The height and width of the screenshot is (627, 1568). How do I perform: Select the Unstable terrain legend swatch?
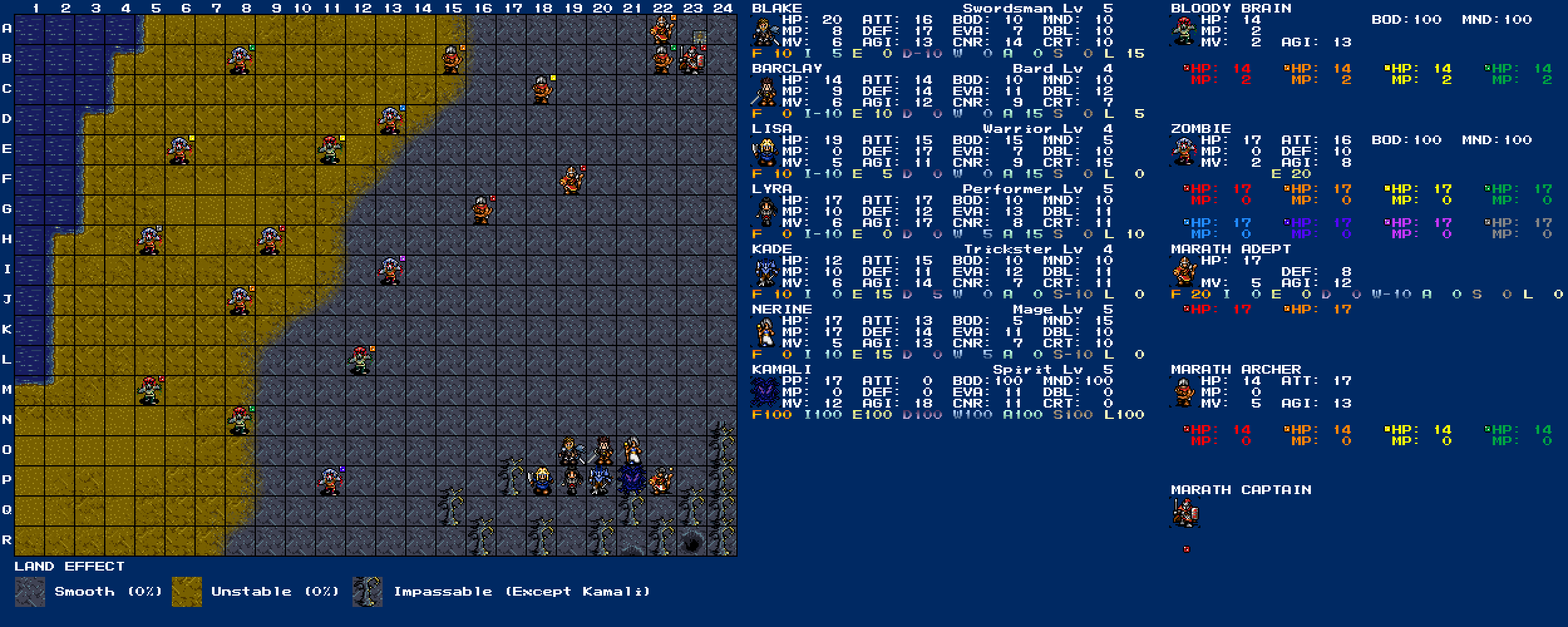pos(187,592)
